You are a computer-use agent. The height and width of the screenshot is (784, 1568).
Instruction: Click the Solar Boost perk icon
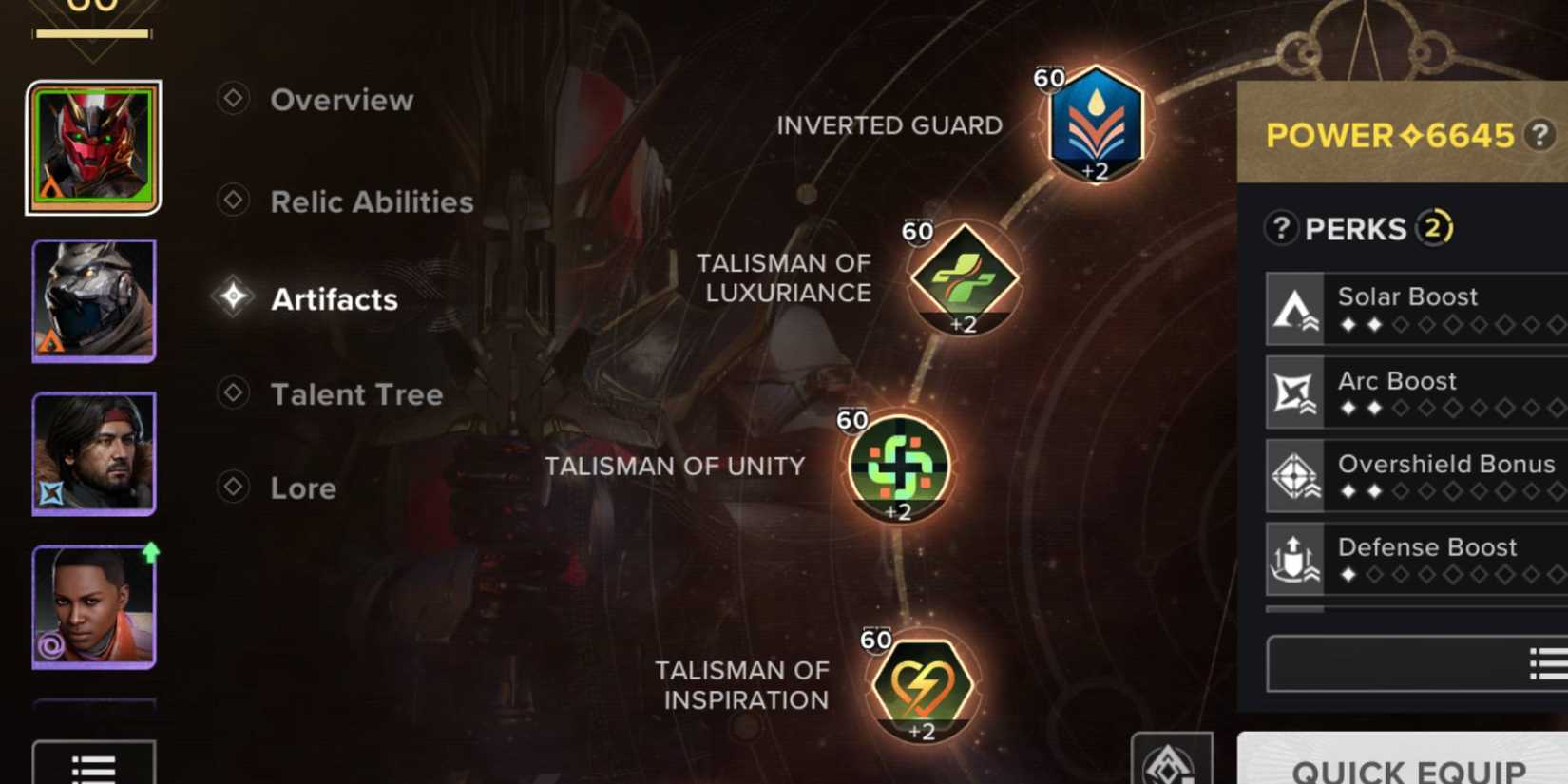tap(1297, 308)
